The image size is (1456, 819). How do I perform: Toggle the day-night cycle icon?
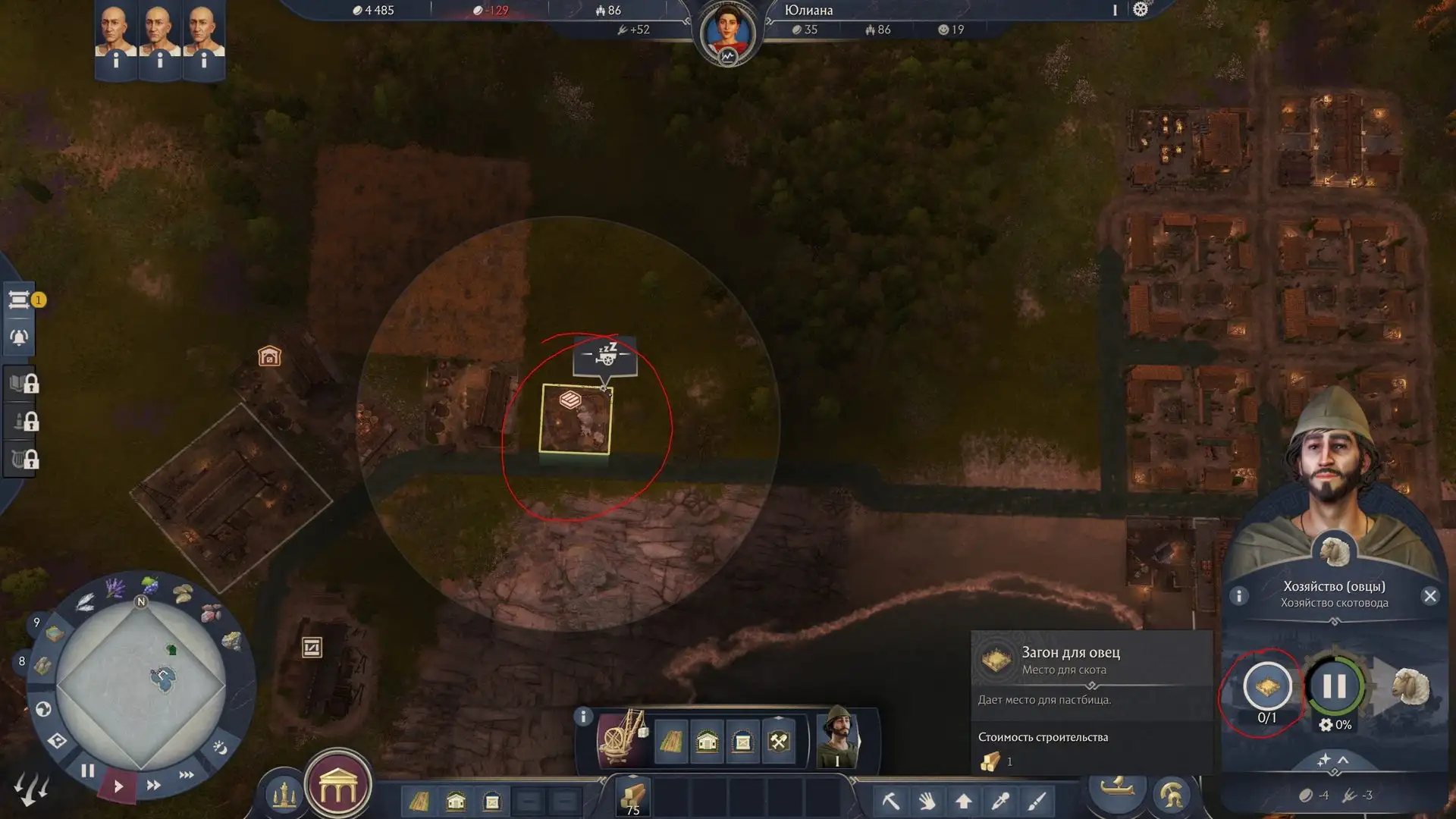[x=220, y=748]
